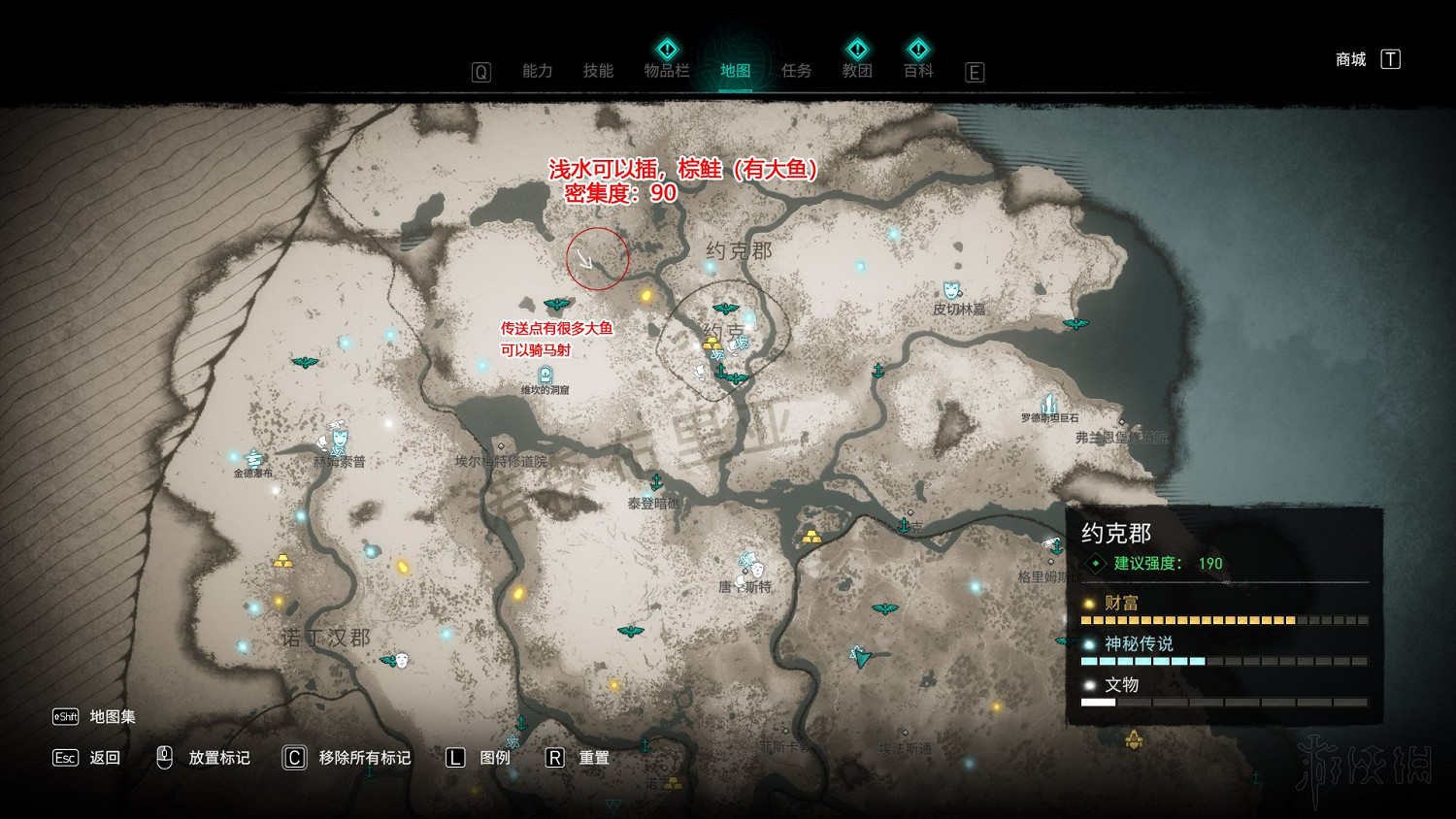Click the E key icon right of 百科 tab
1456x819 pixels.
point(975,71)
